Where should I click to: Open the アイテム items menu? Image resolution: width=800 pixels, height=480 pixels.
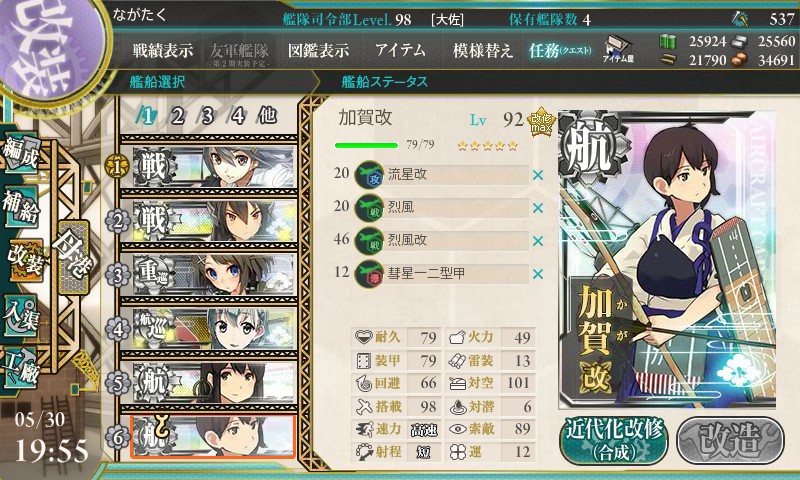tap(400, 50)
